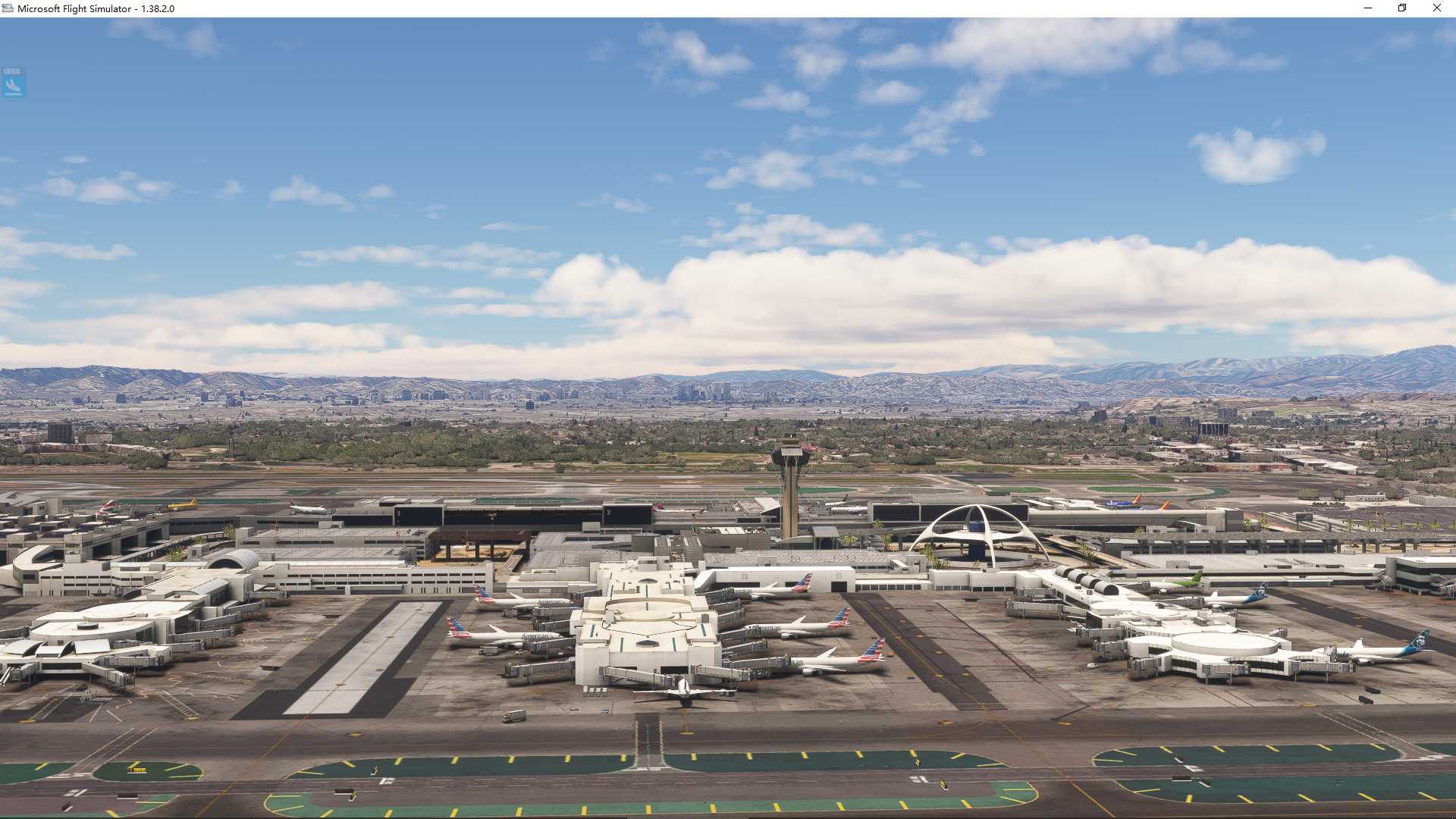The image size is (1456, 819).
Task: Click the Microsoft Flight Simulator title bar icon
Action: pos(7,9)
